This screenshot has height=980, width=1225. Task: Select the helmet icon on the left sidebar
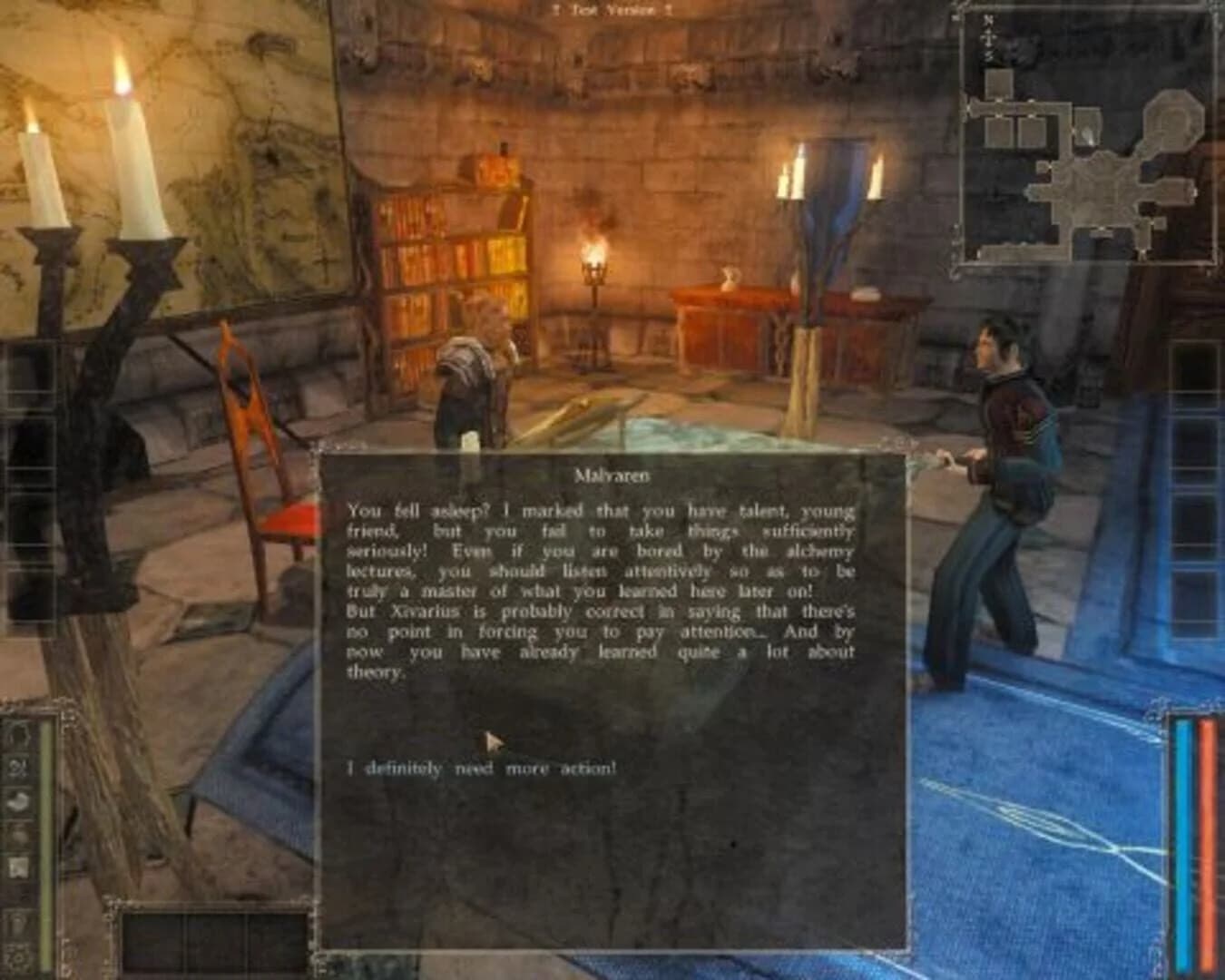point(18,736)
